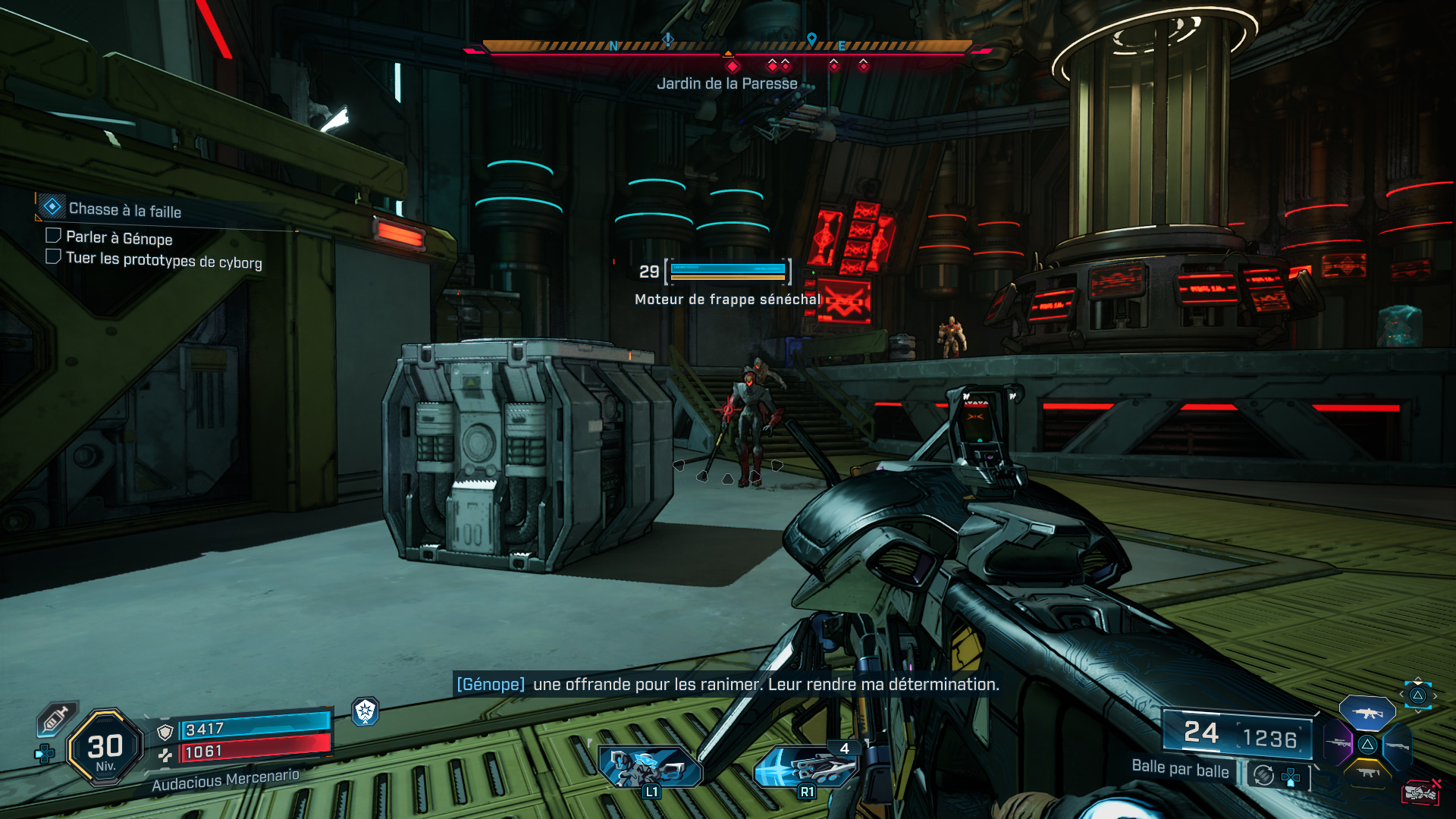Select the equipped assault rifle slot

(1367, 713)
